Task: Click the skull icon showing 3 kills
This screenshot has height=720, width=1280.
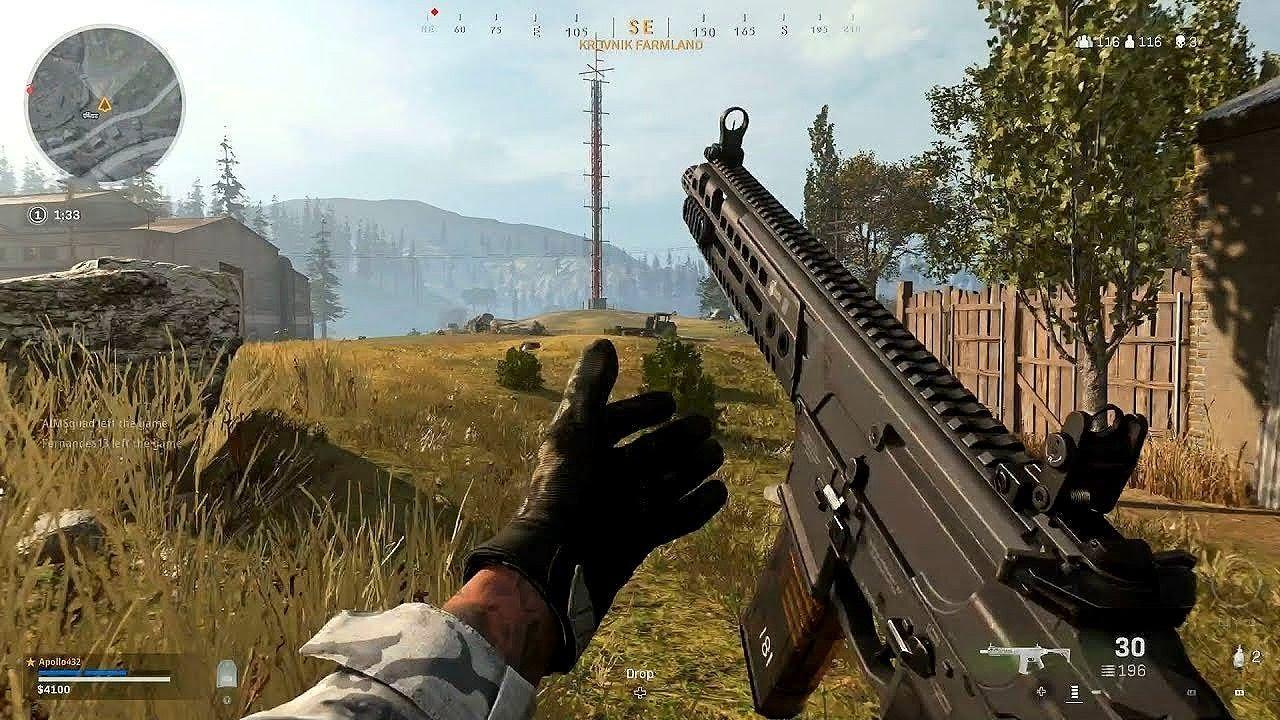Action: point(1181,42)
